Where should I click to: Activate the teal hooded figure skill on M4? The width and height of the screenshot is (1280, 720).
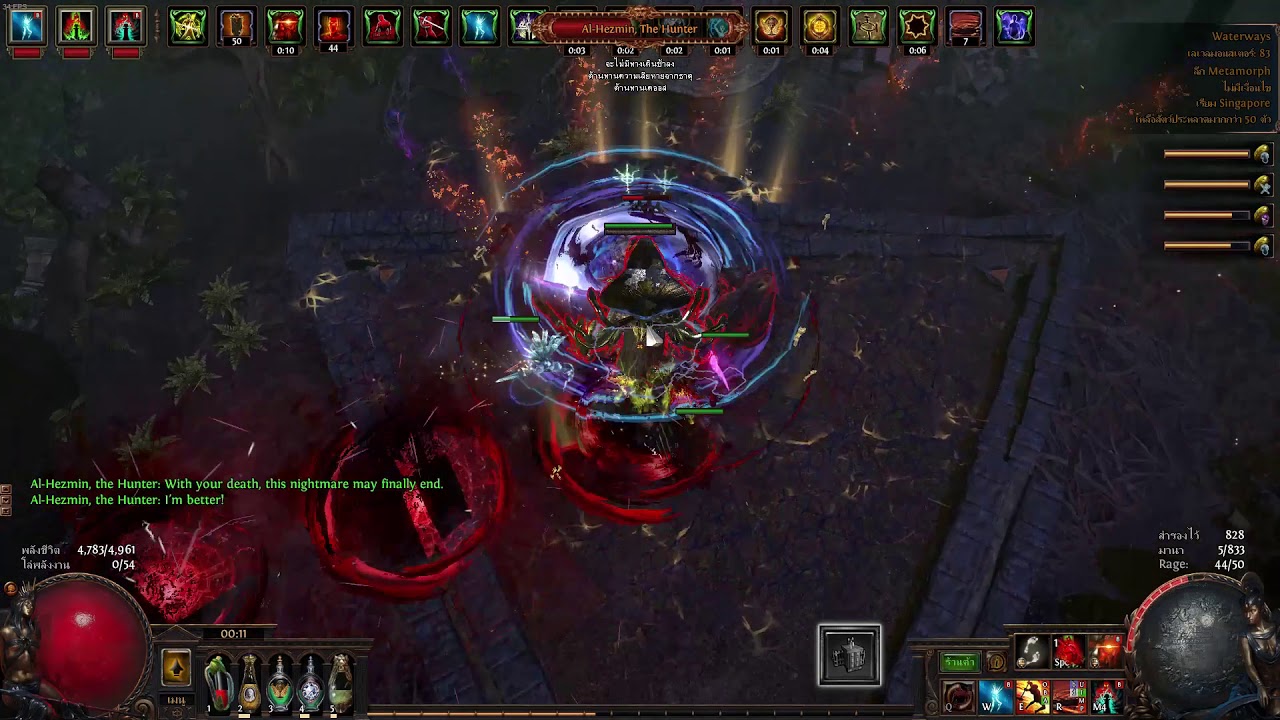[1106, 696]
